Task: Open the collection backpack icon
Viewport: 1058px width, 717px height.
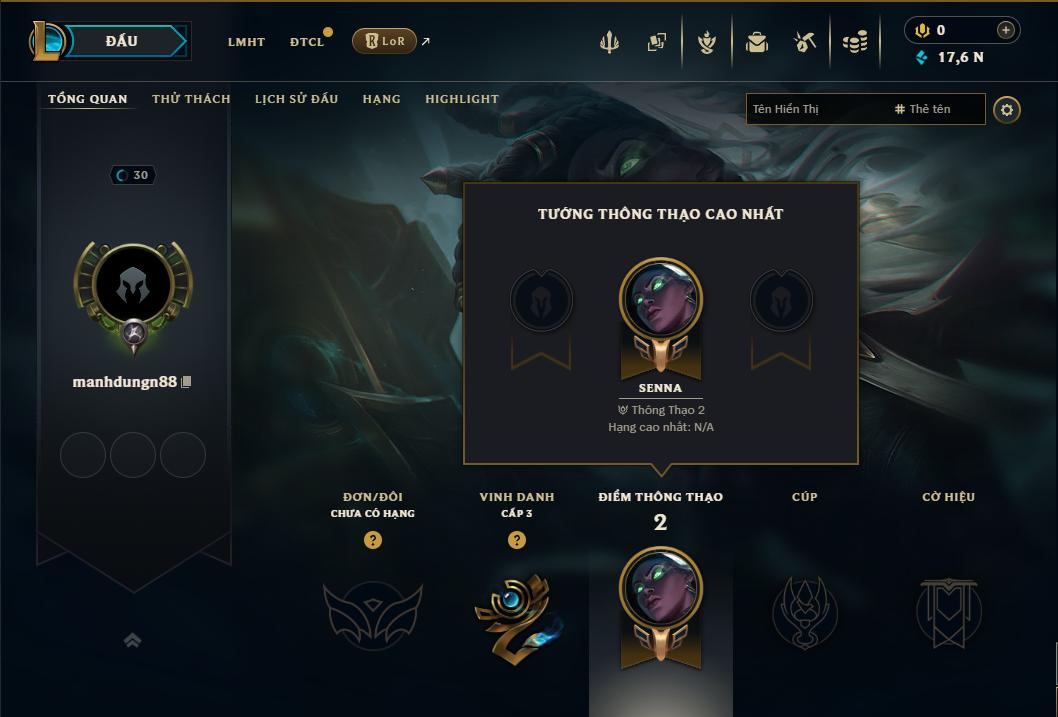Action: pos(757,42)
